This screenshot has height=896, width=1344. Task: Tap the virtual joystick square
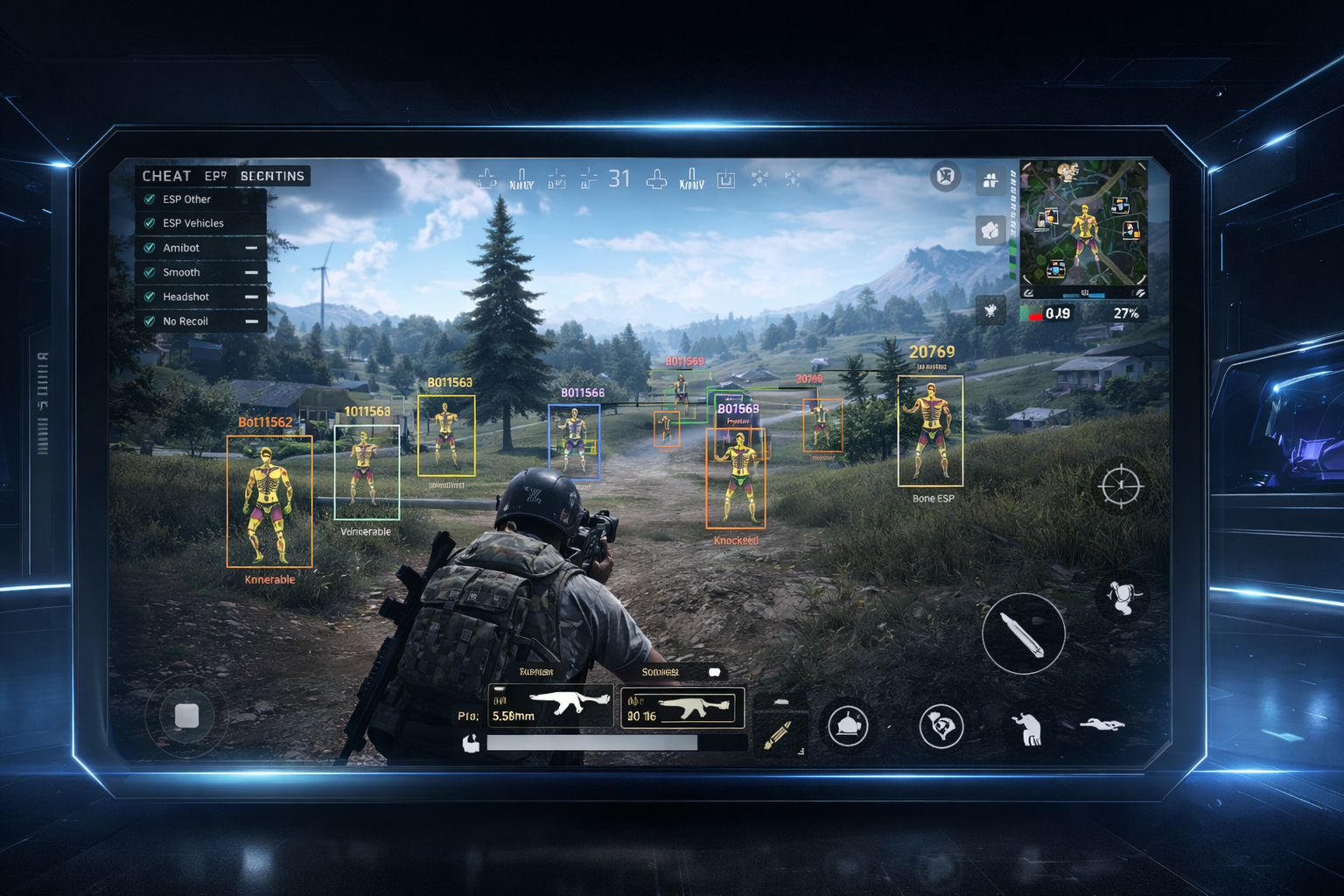point(186,716)
